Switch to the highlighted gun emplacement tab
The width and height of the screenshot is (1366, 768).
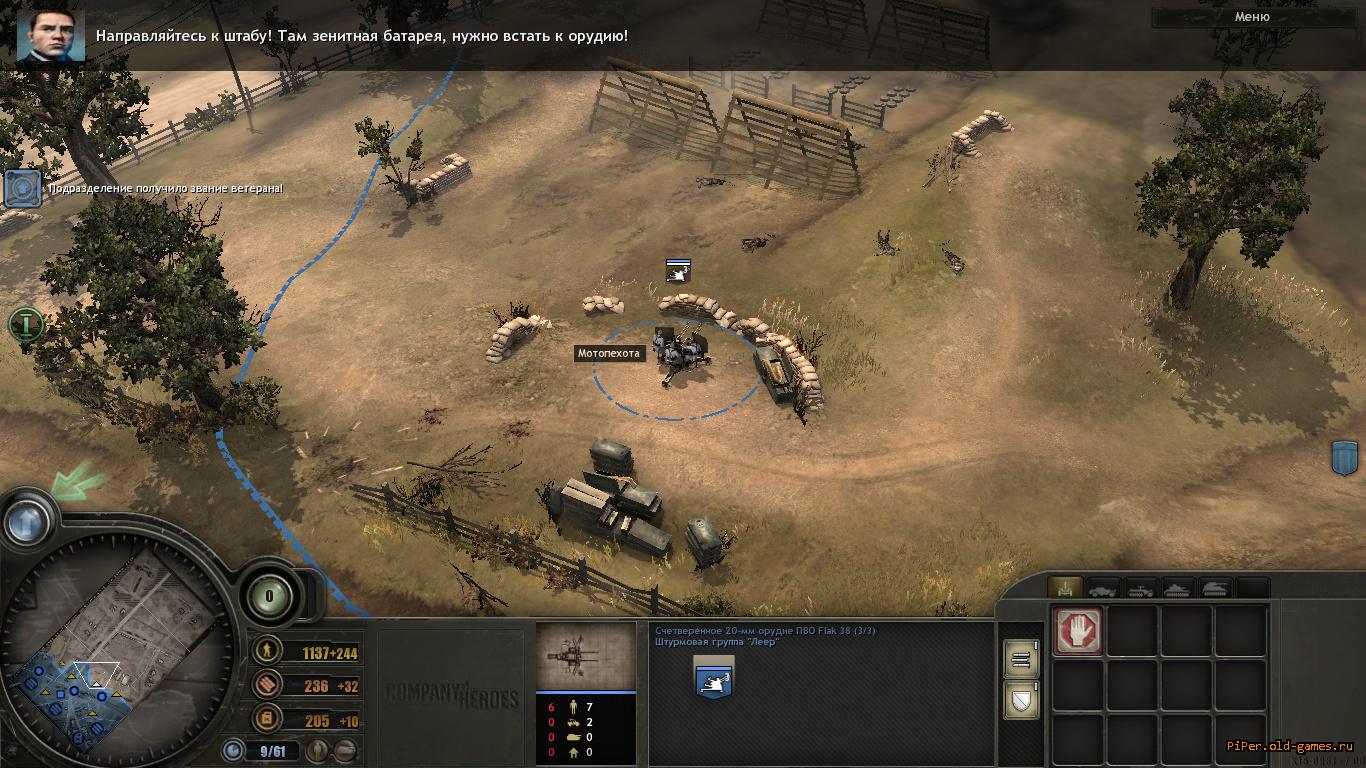[1064, 589]
